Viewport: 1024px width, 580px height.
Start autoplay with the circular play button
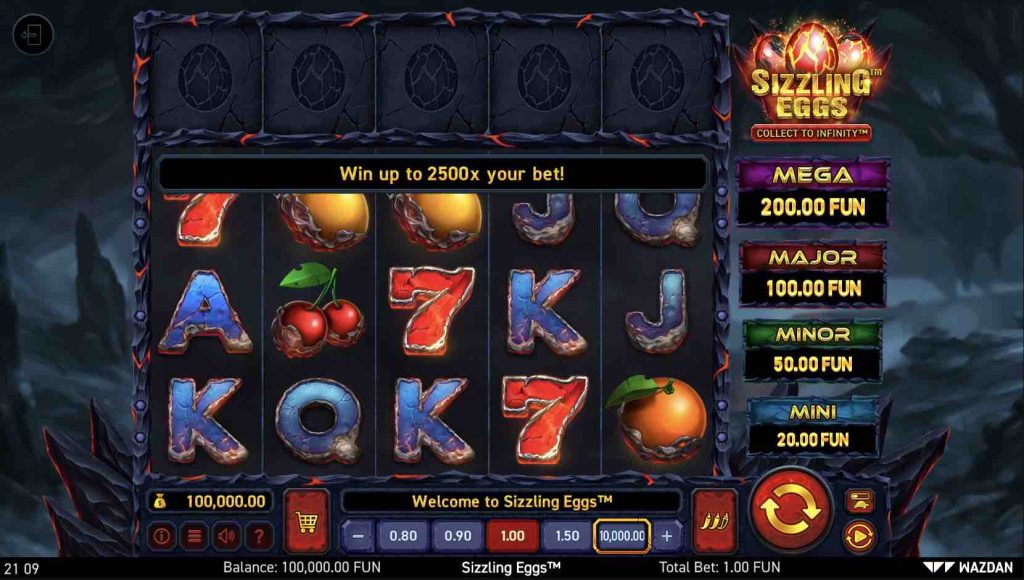click(859, 537)
